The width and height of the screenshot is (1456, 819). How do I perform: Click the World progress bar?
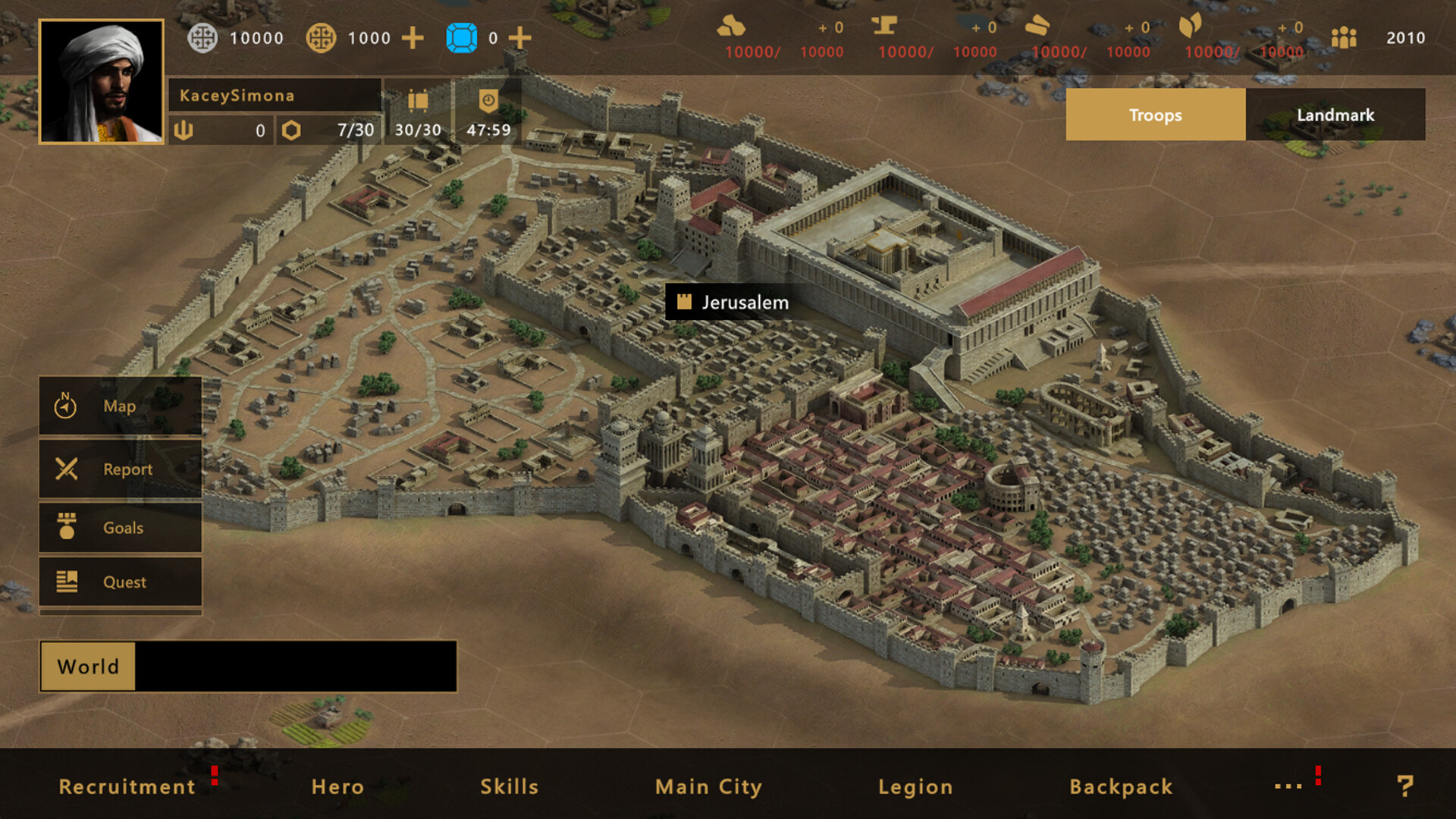coord(247,667)
